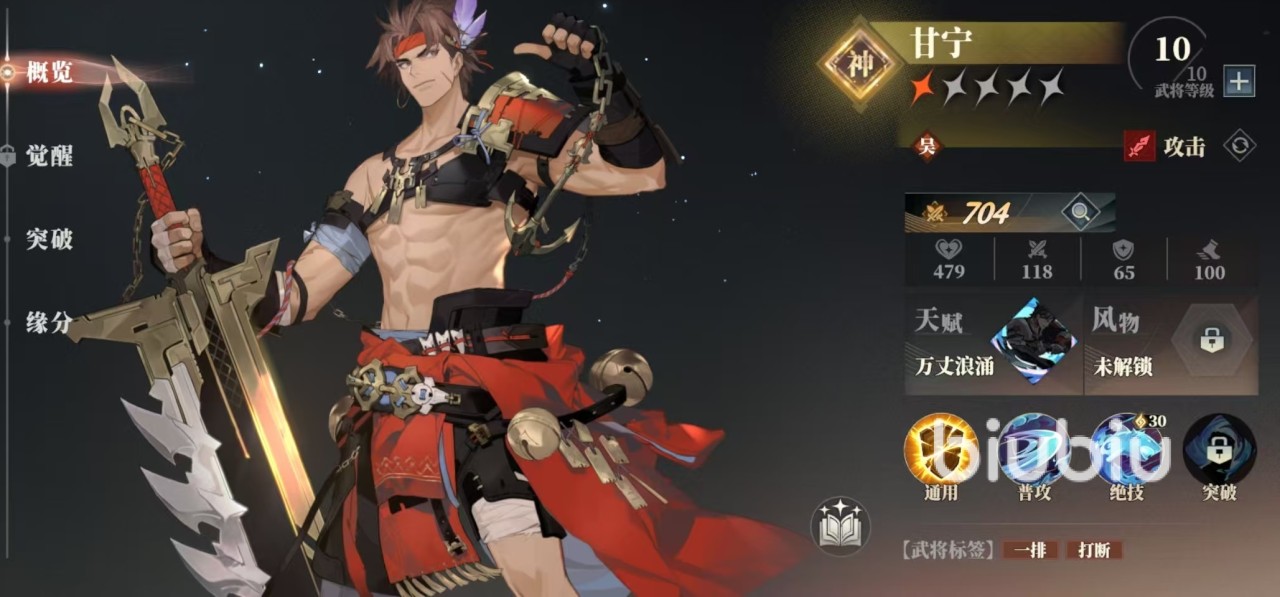
Task: Click the 一排 hero tag
Action: pos(1030,550)
